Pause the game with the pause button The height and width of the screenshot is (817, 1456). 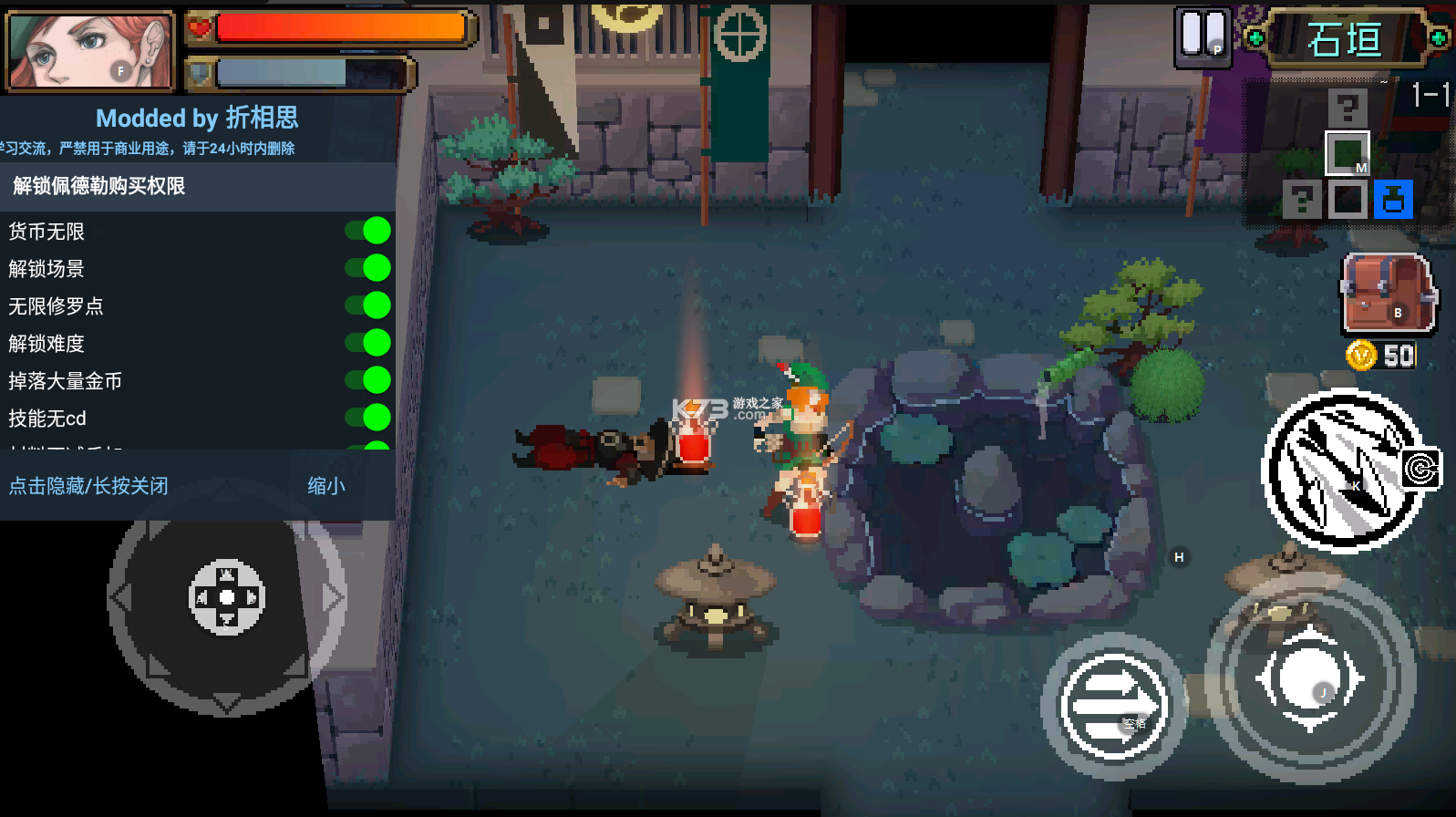coord(1203,37)
